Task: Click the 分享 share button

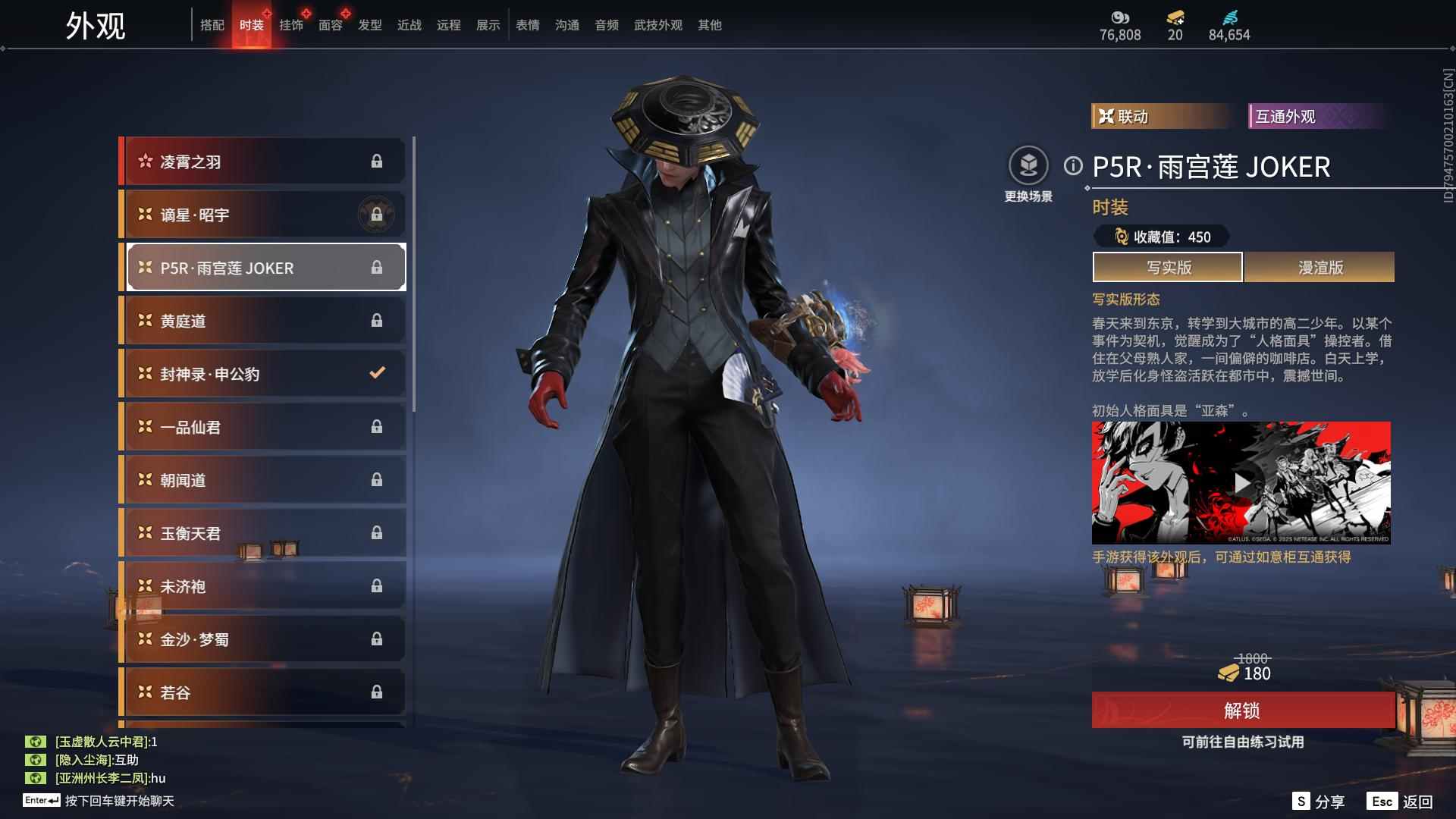Action: pos(1319,802)
